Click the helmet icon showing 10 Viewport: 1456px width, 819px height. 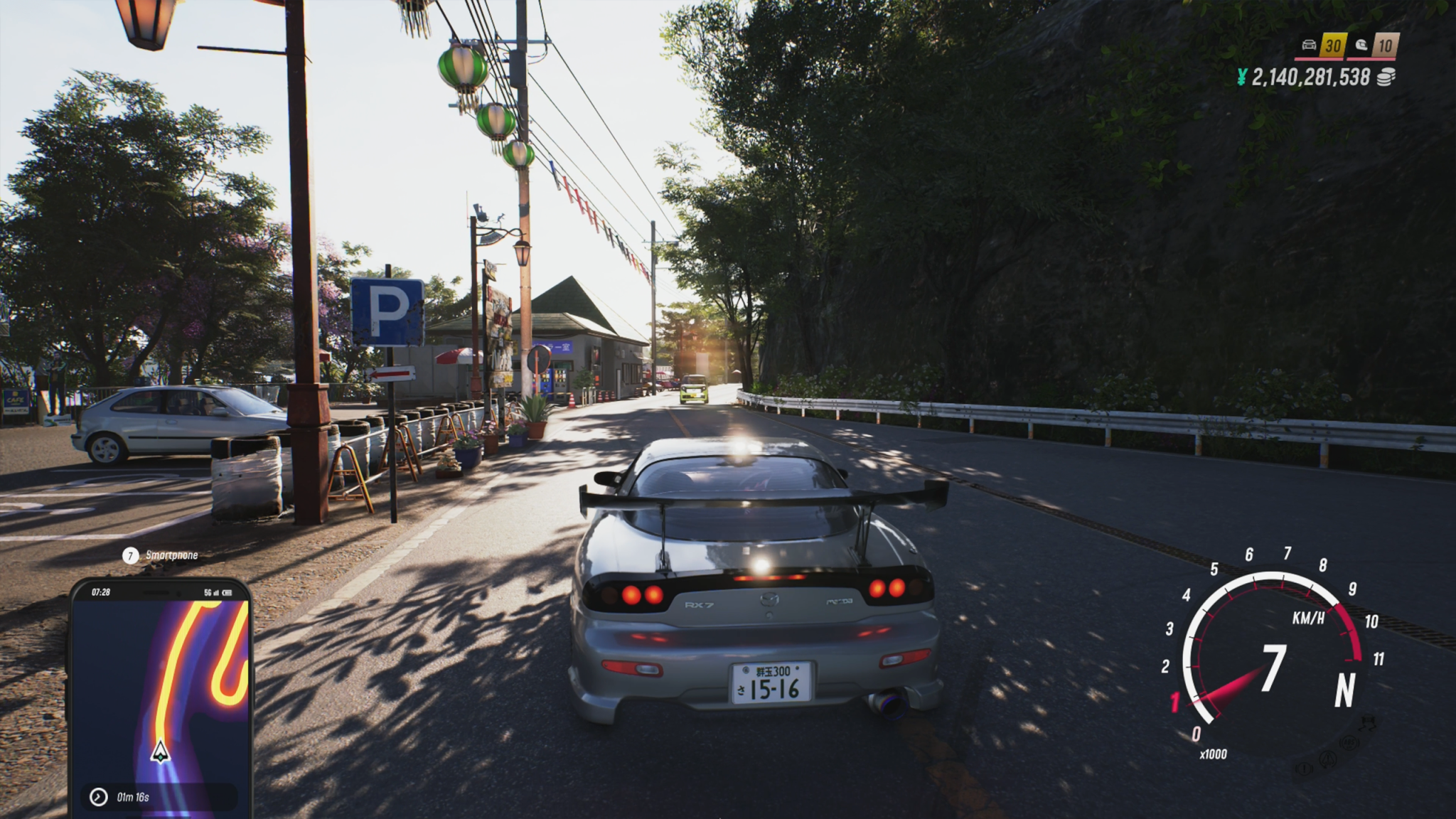(x=1363, y=45)
